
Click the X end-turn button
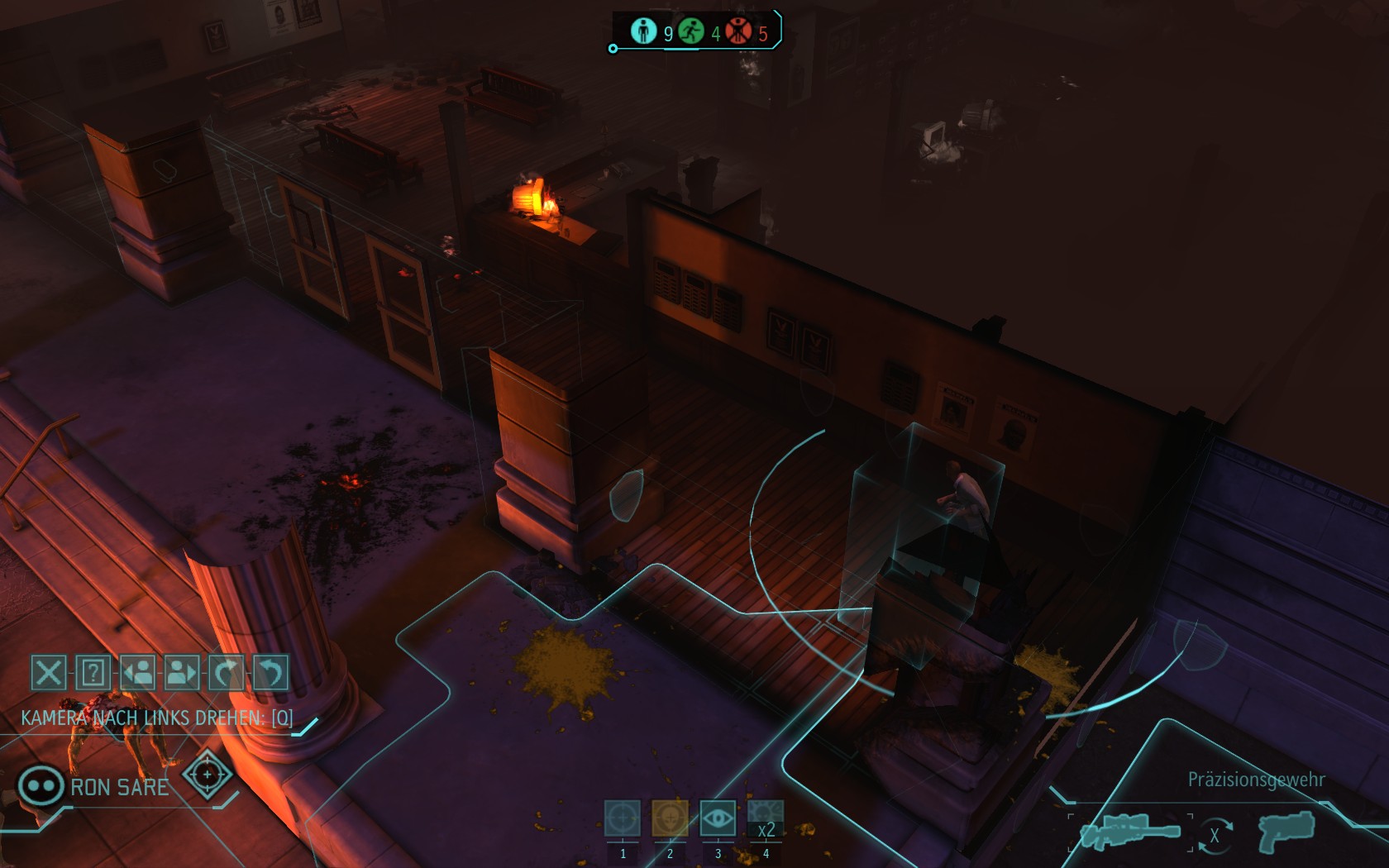pyautogui.click(x=48, y=673)
